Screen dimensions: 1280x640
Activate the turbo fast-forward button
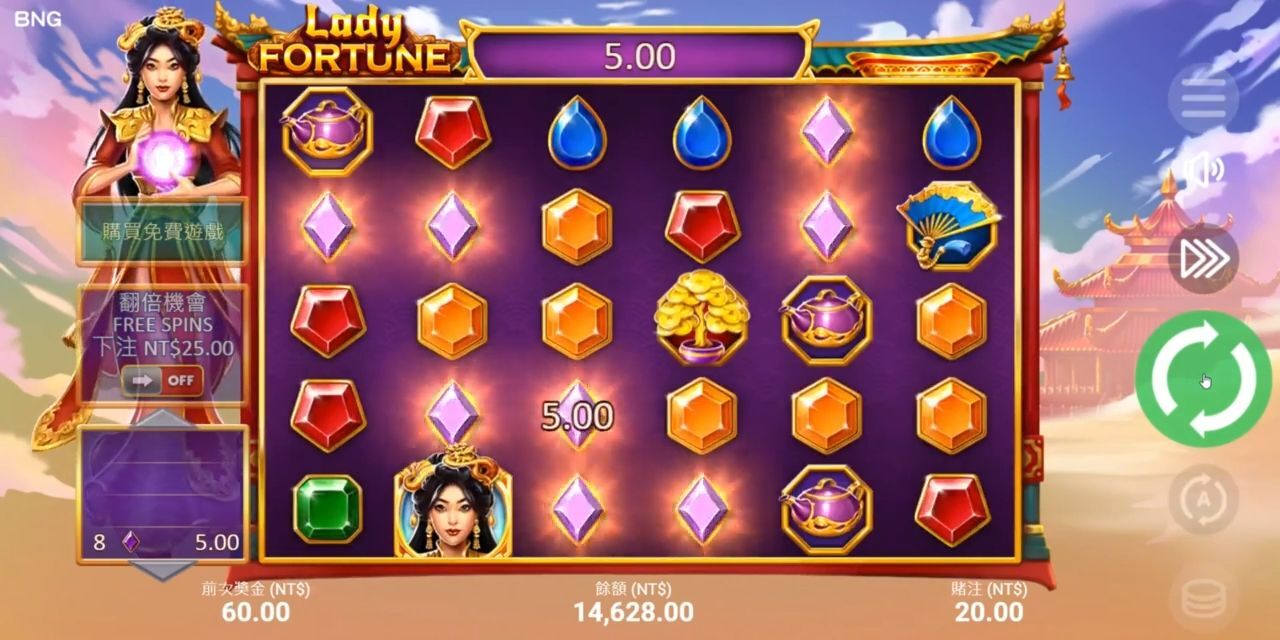1203,258
